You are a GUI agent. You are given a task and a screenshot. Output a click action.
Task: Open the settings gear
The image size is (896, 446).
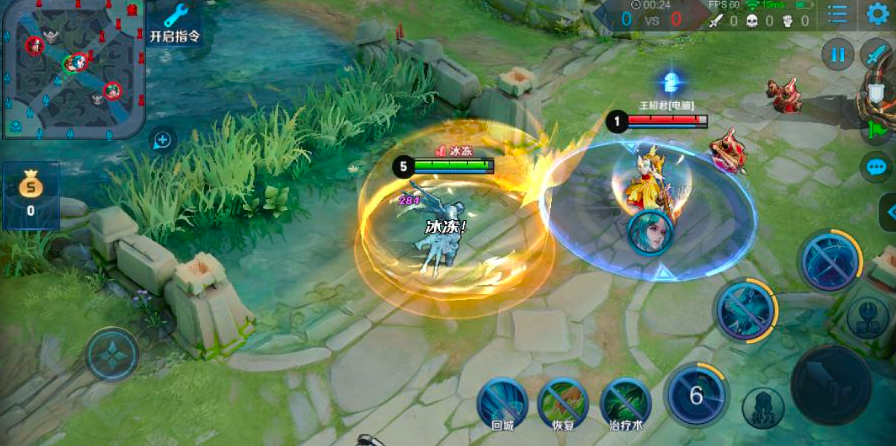(x=876, y=14)
